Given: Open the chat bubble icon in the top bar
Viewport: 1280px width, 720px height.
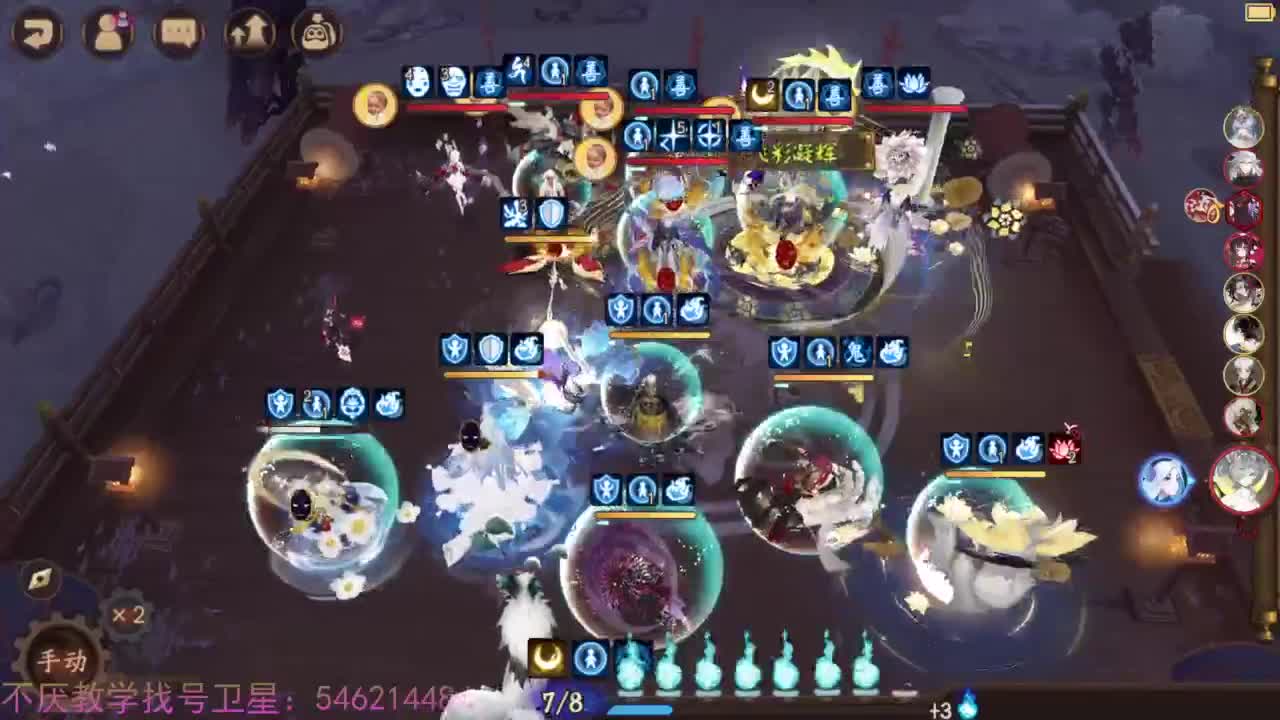Looking at the screenshot, I should click(x=178, y=32).
